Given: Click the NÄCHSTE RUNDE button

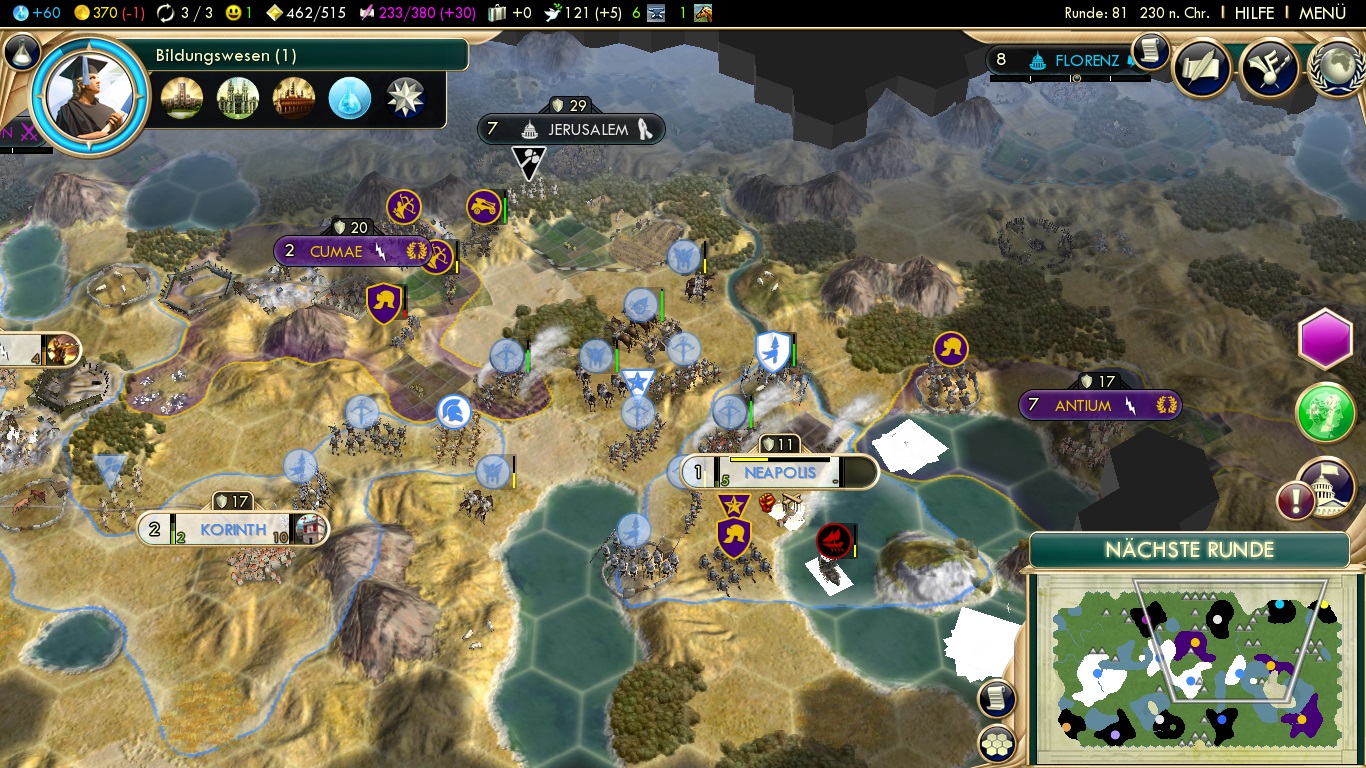Looking at the screenshot, I should [x=1189, y=550].
